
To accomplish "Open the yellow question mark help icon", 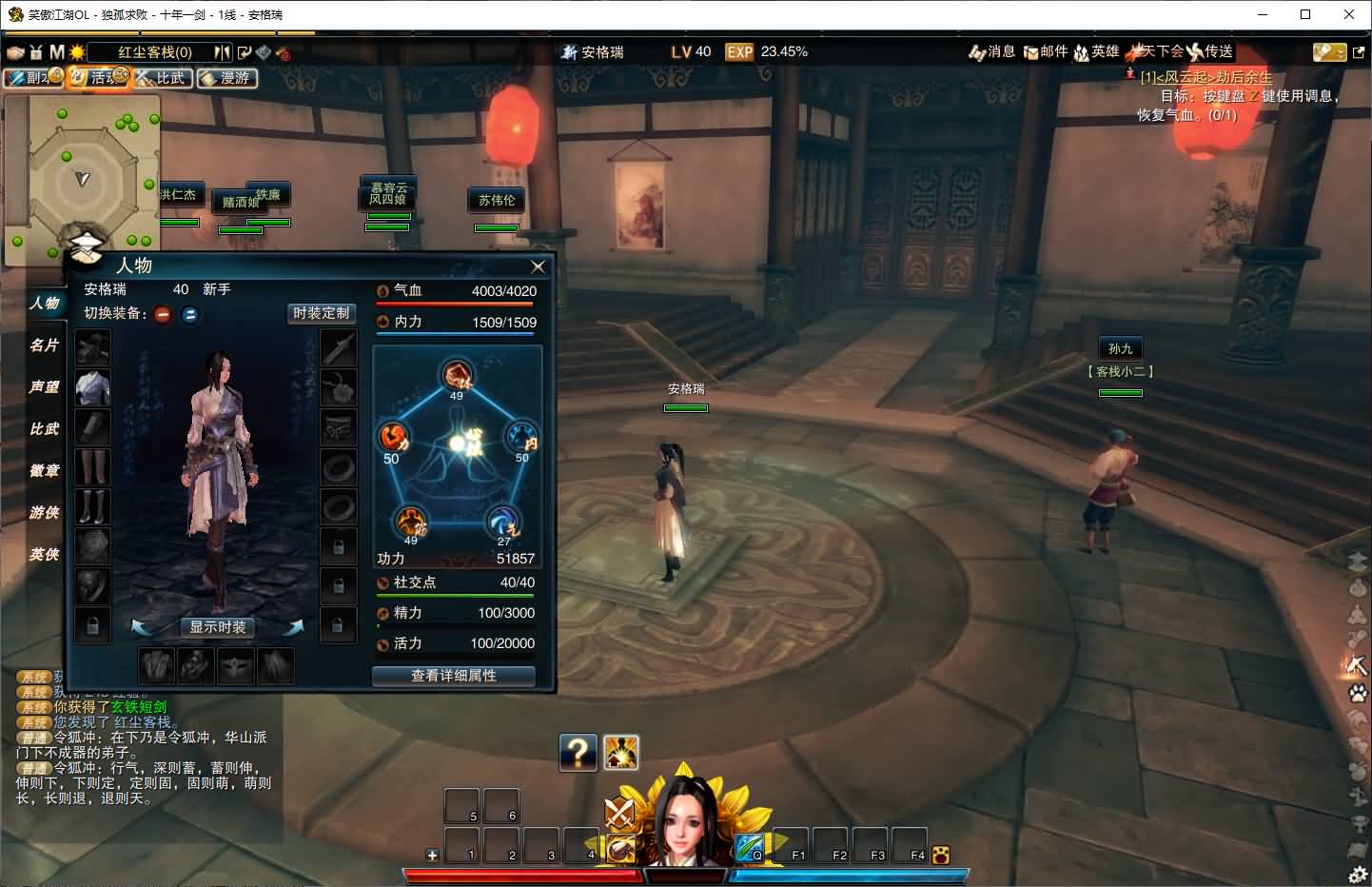I will [578, 753].
